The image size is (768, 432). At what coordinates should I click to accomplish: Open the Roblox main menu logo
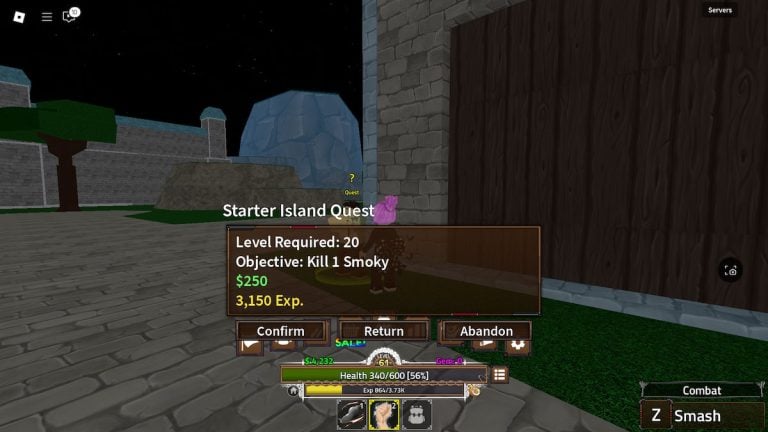pos(20,16)
